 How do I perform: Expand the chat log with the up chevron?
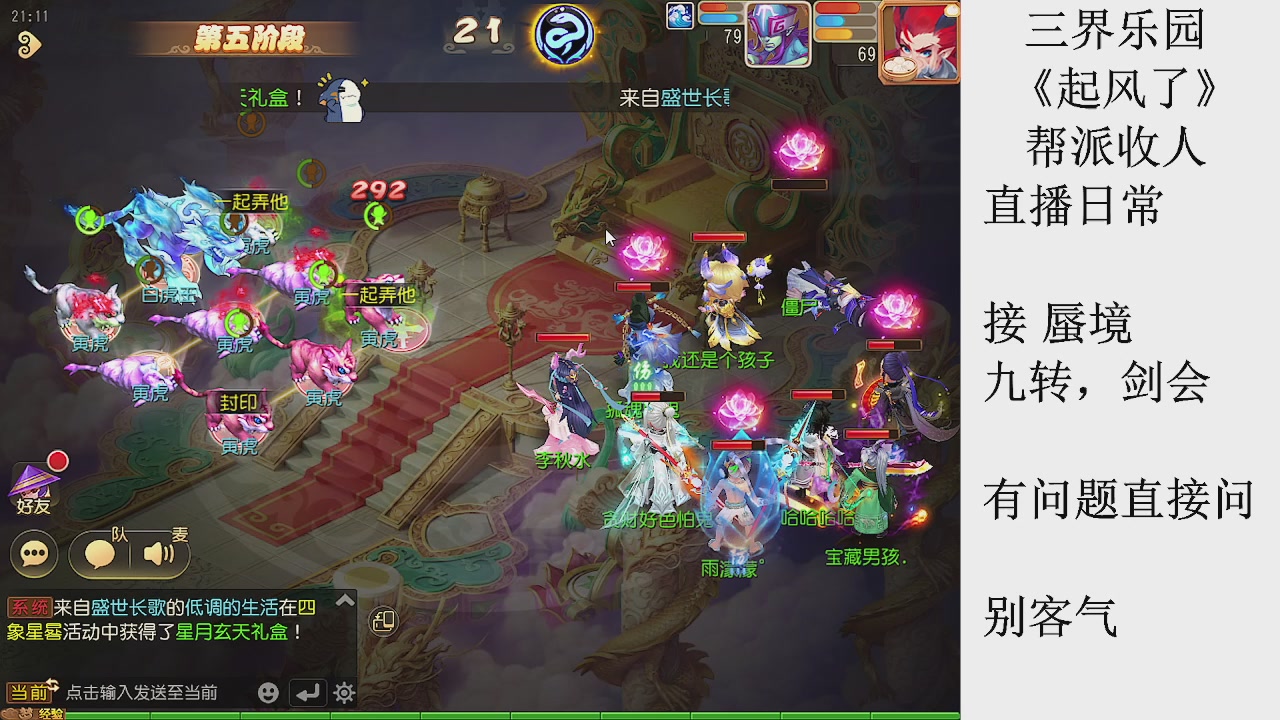(x=345, y=601)
